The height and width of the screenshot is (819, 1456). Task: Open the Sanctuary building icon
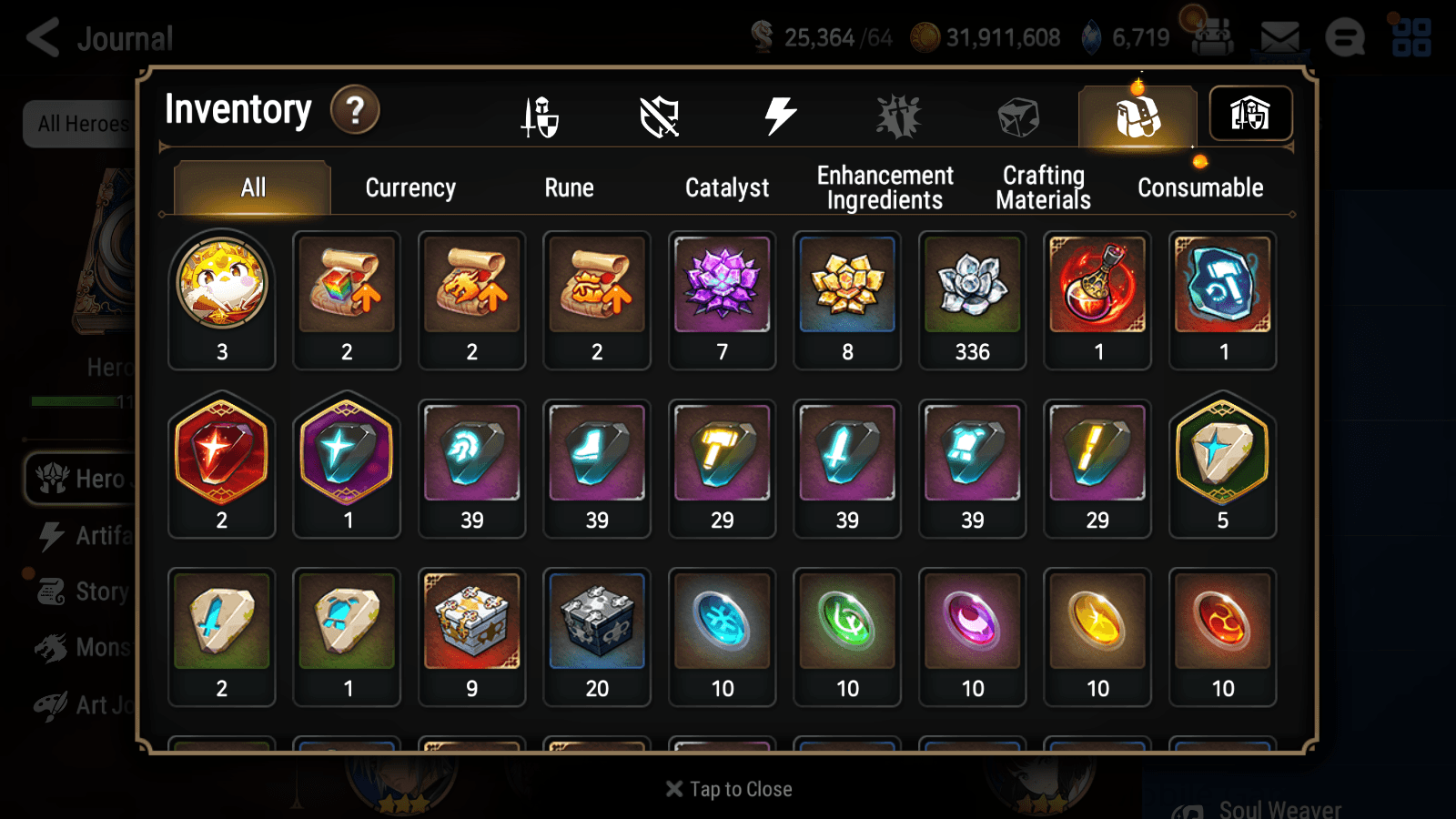1249,113
